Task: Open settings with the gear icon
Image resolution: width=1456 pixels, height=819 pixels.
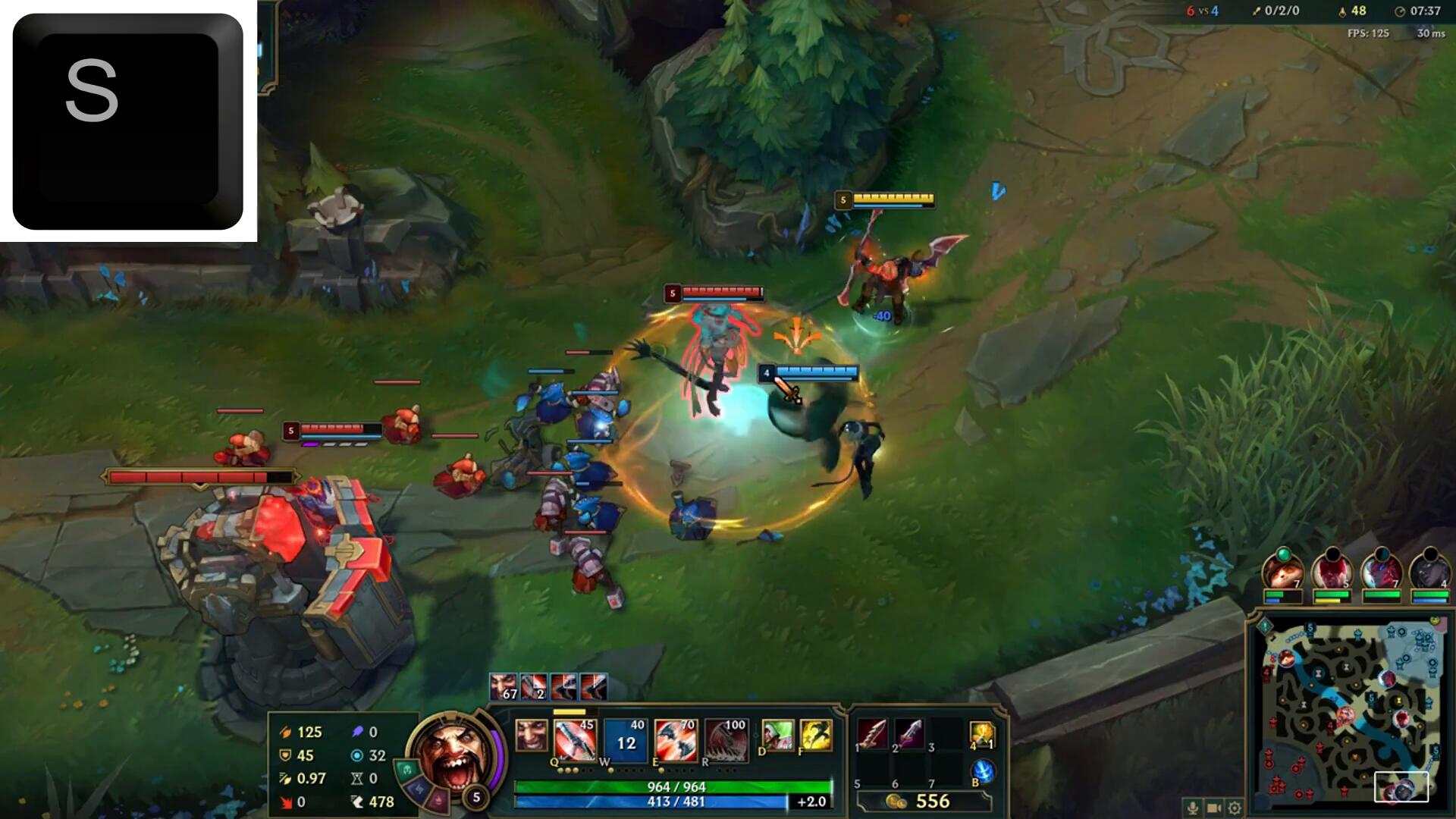Action: pos(1235,808)
